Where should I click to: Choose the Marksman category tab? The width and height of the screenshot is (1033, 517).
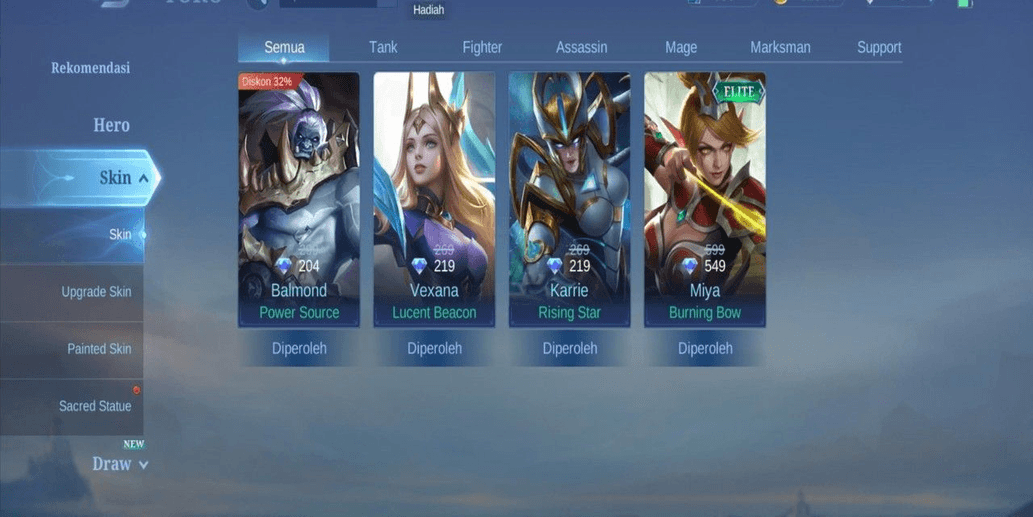point(780,47)
